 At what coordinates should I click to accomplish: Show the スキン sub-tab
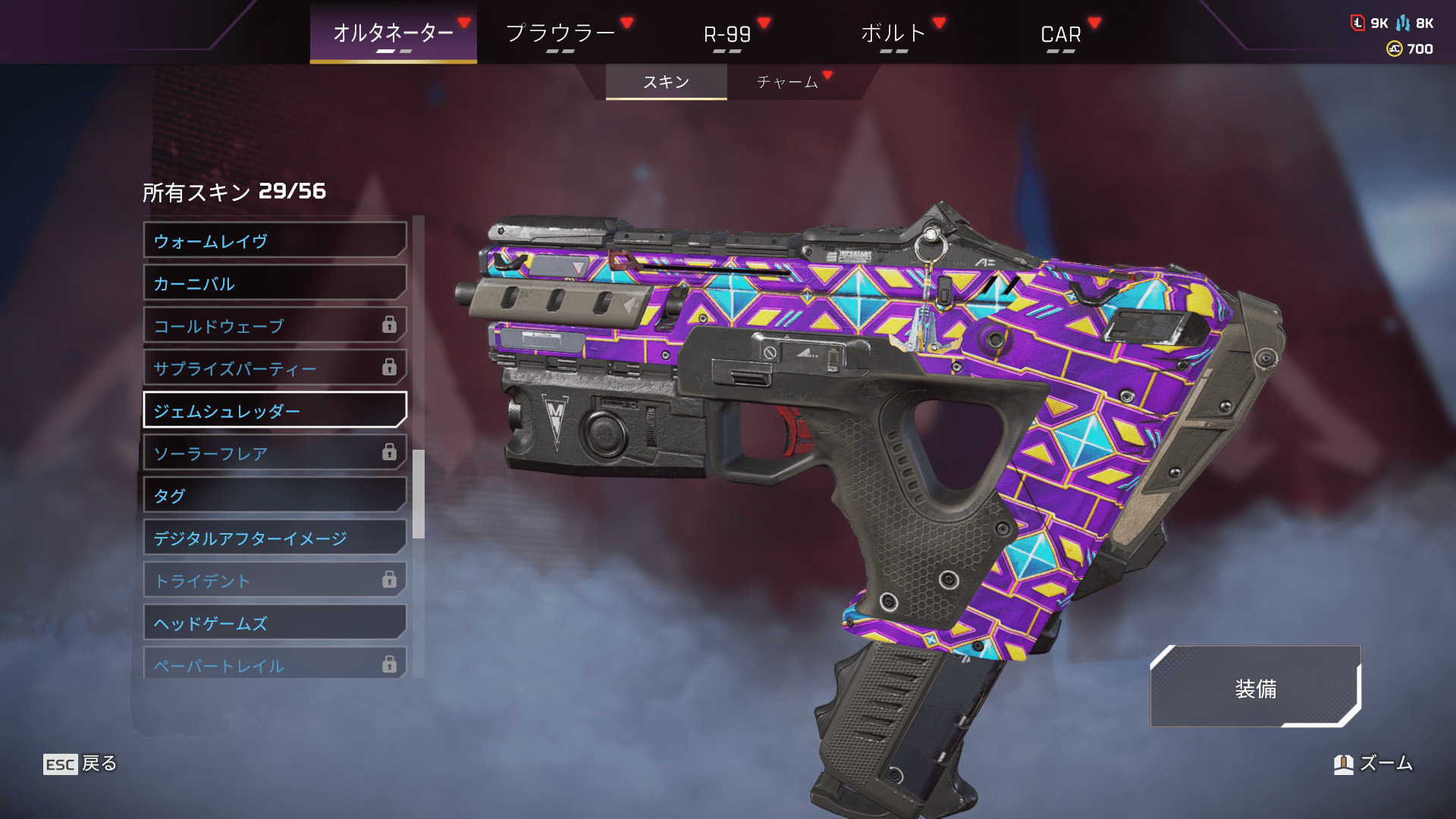point(666,82)
